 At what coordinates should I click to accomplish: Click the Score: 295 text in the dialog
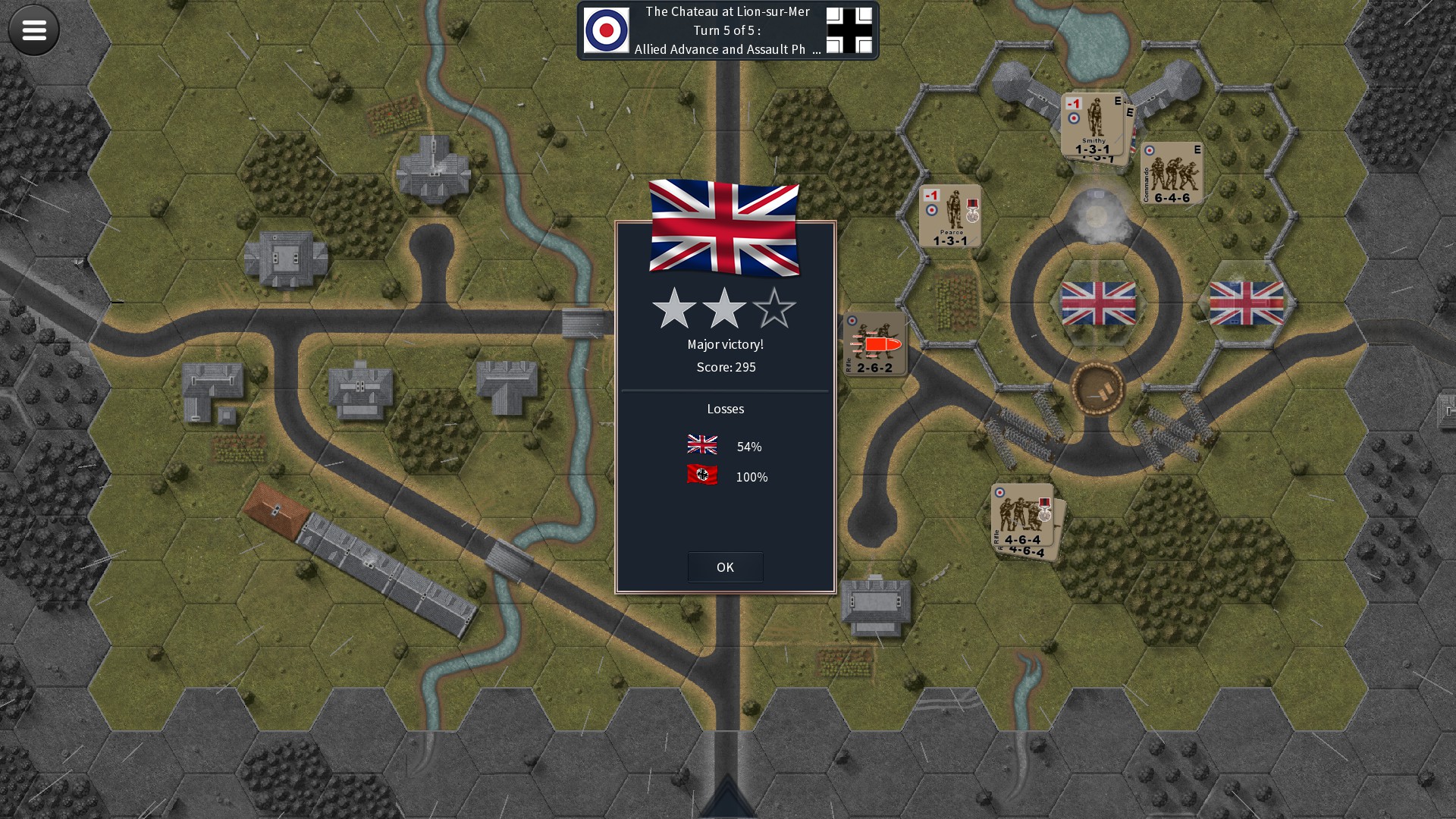pos(725,367)
